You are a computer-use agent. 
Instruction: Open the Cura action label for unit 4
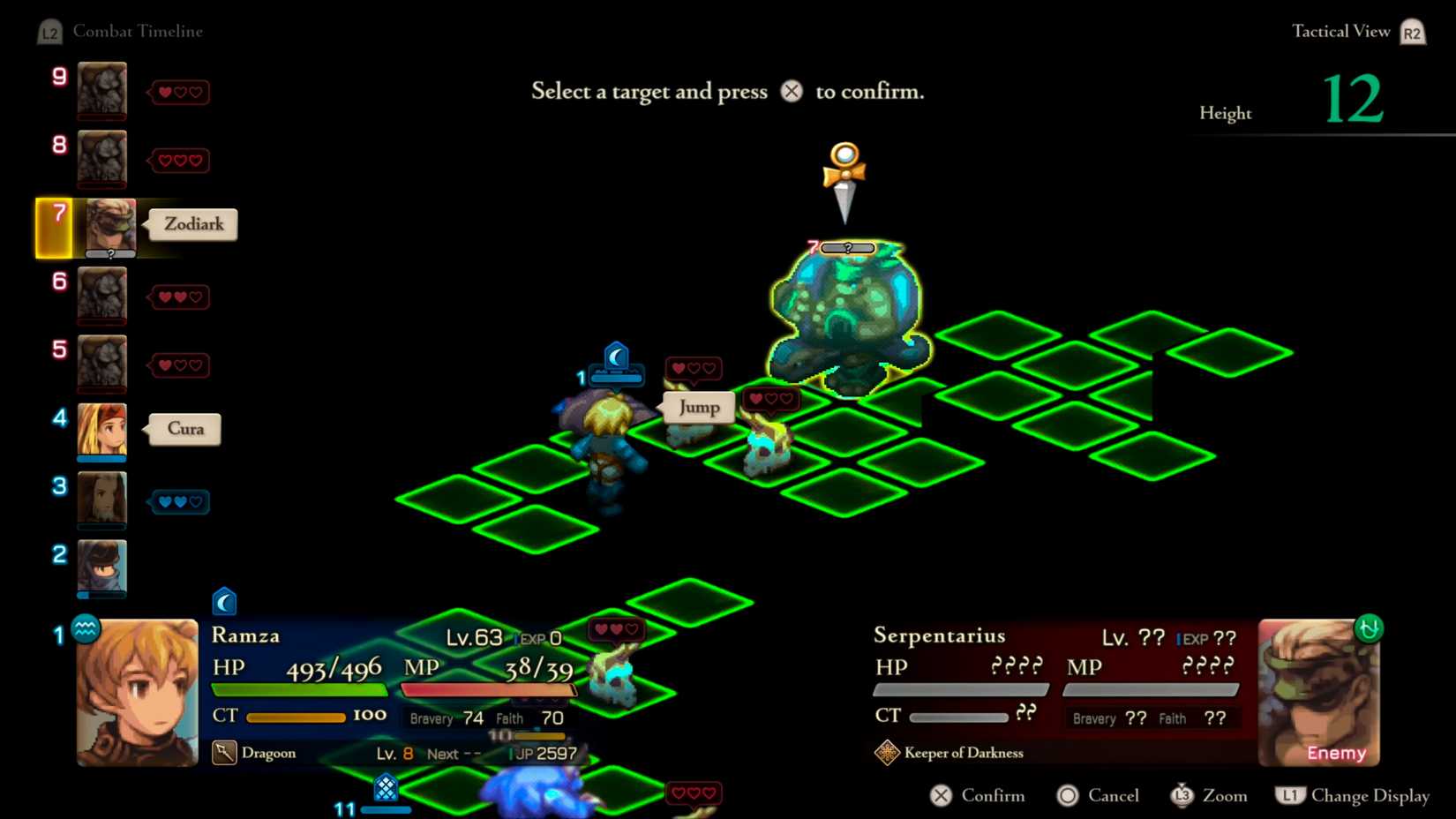184,428
